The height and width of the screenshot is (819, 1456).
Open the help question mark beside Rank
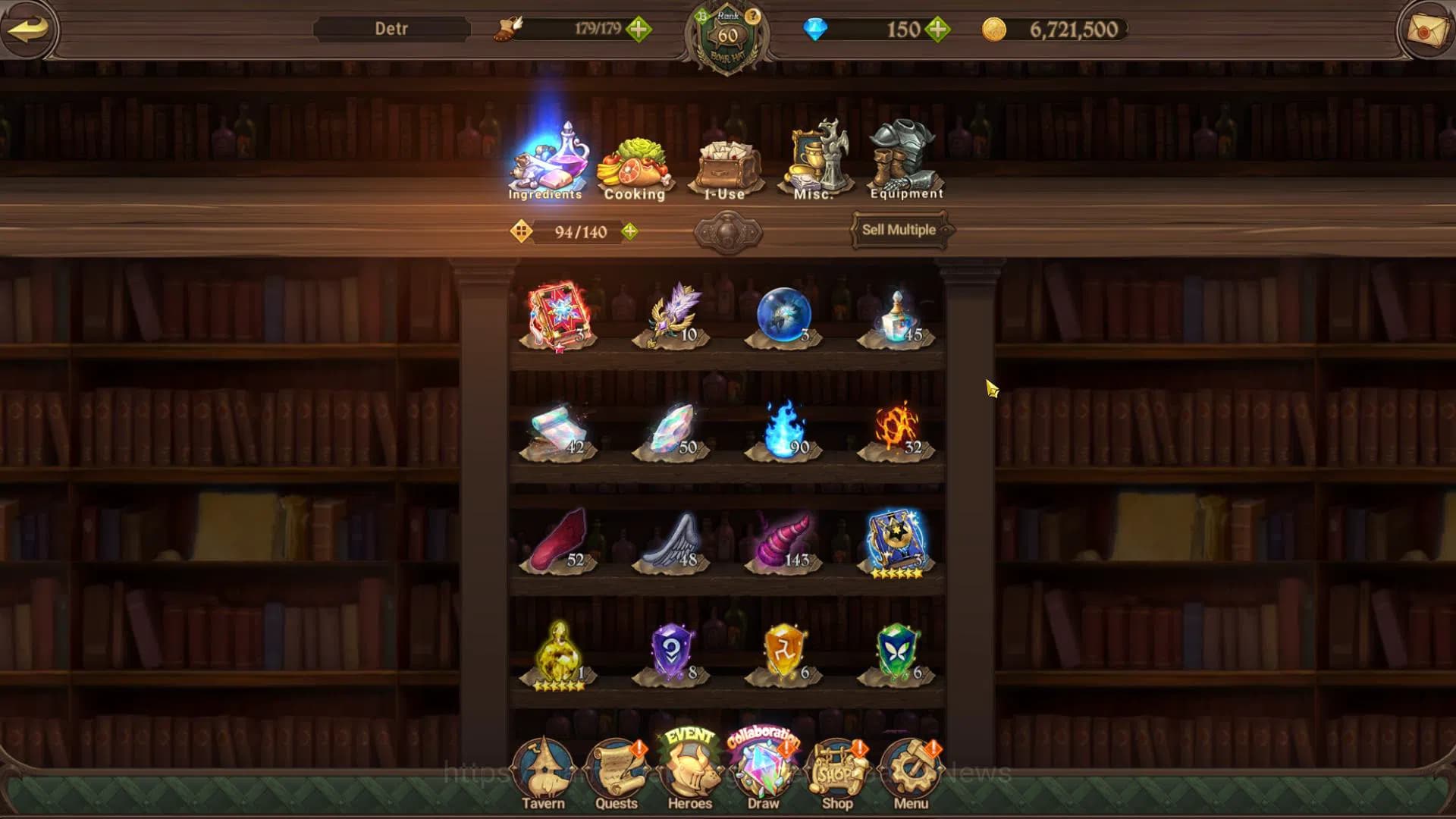pos(752,15)
